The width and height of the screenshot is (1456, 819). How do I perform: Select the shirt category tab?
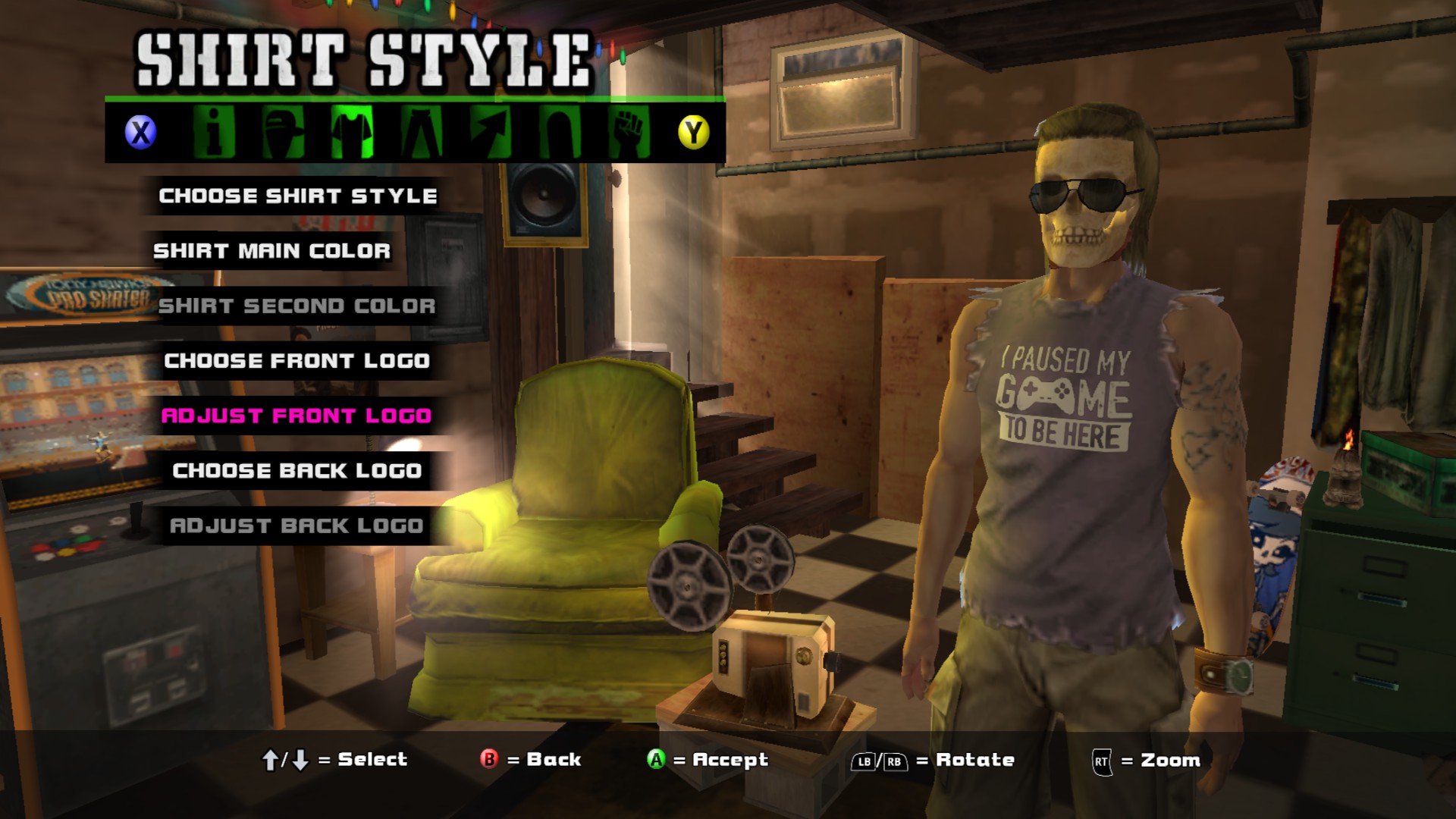coord(352,133)
